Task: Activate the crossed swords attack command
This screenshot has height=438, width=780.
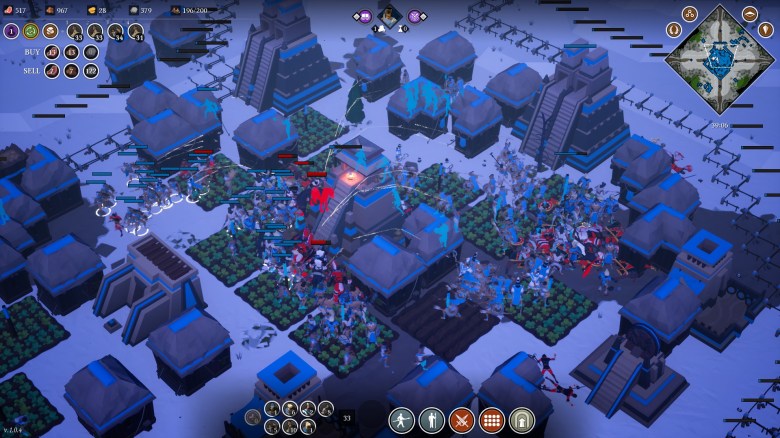Action: click(x=462, y=420)
